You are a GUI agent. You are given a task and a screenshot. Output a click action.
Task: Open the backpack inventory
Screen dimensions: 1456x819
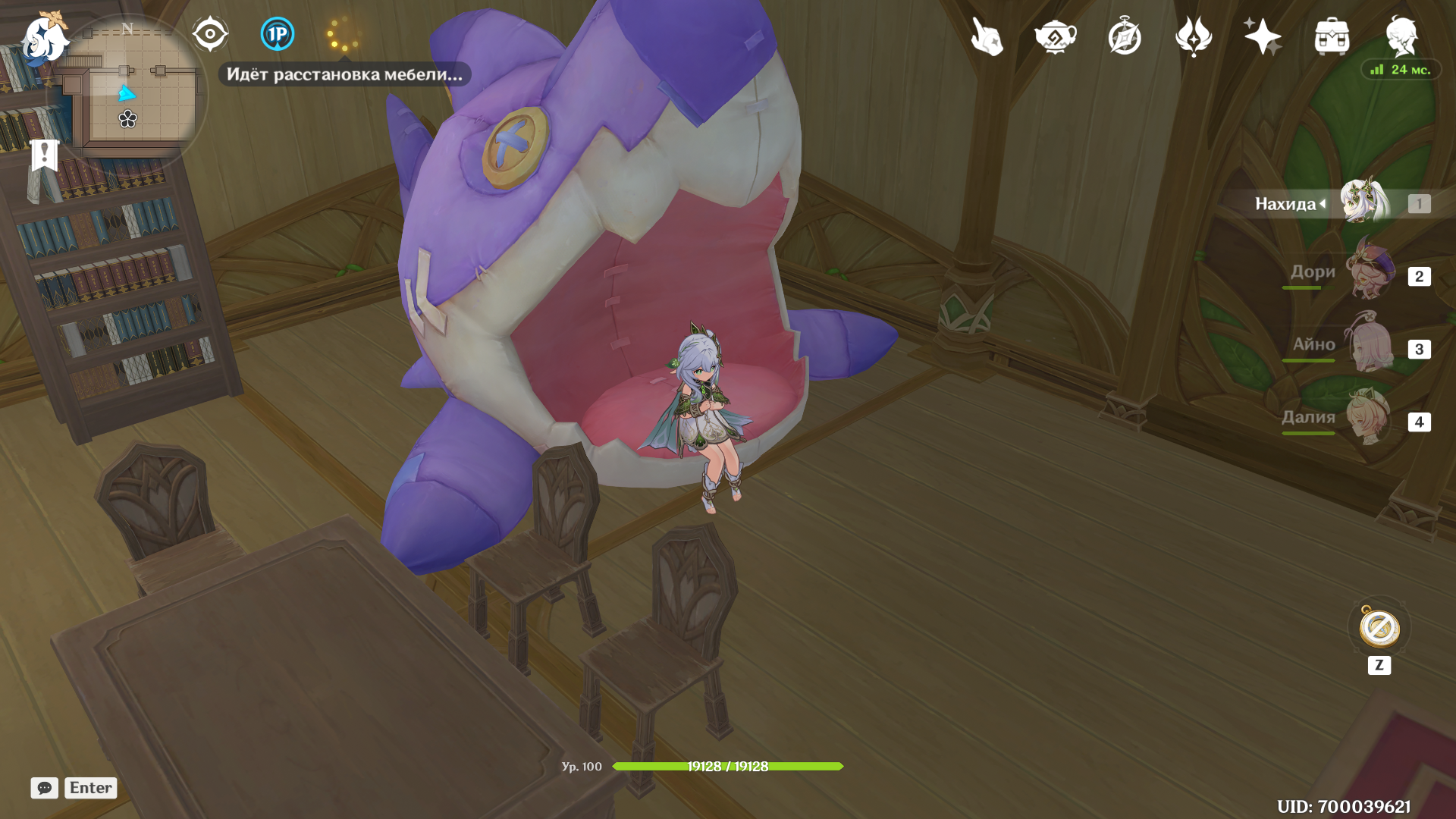click(x=1332, y=36)
